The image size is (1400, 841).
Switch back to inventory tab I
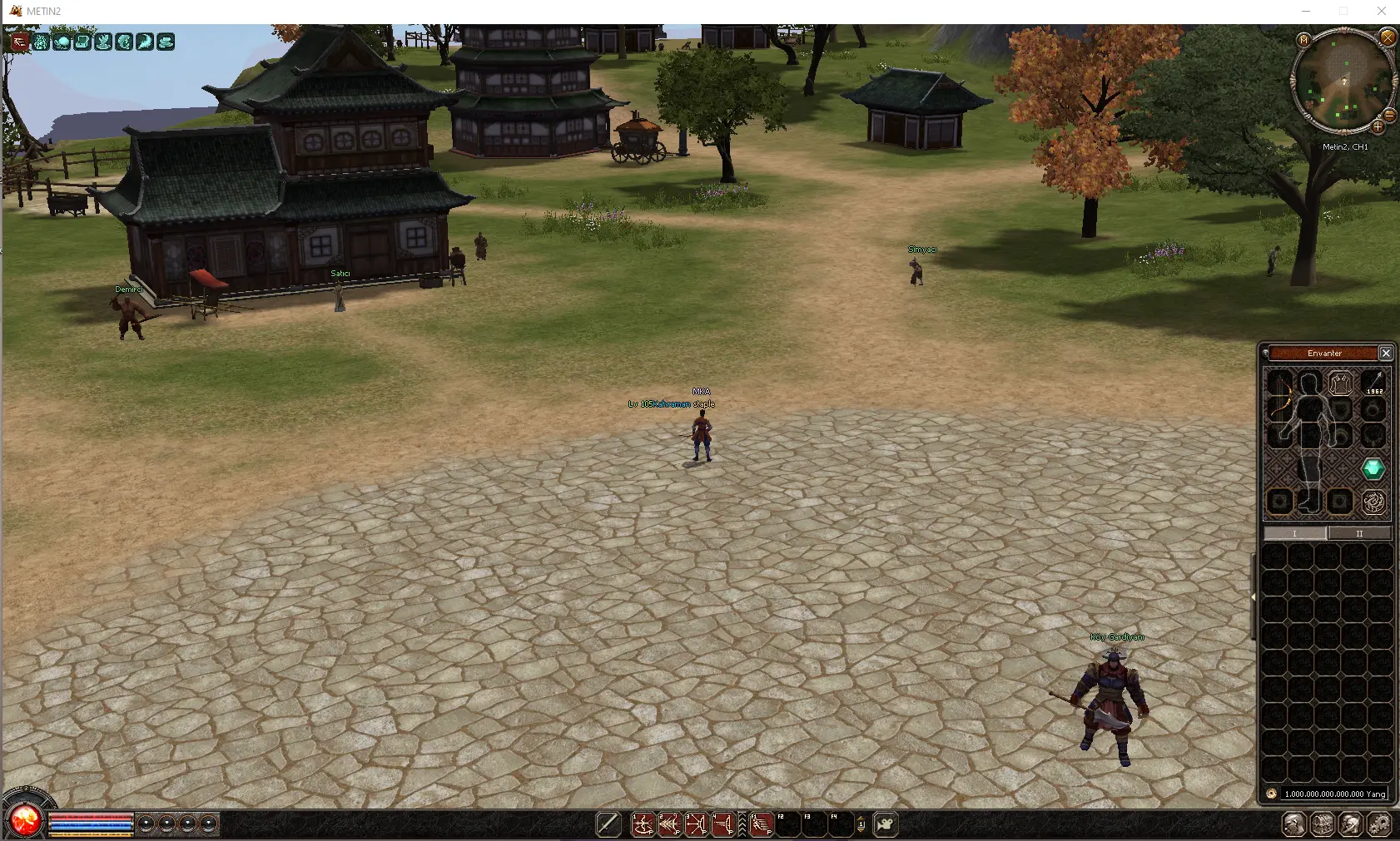click(x=1295, y=533)
